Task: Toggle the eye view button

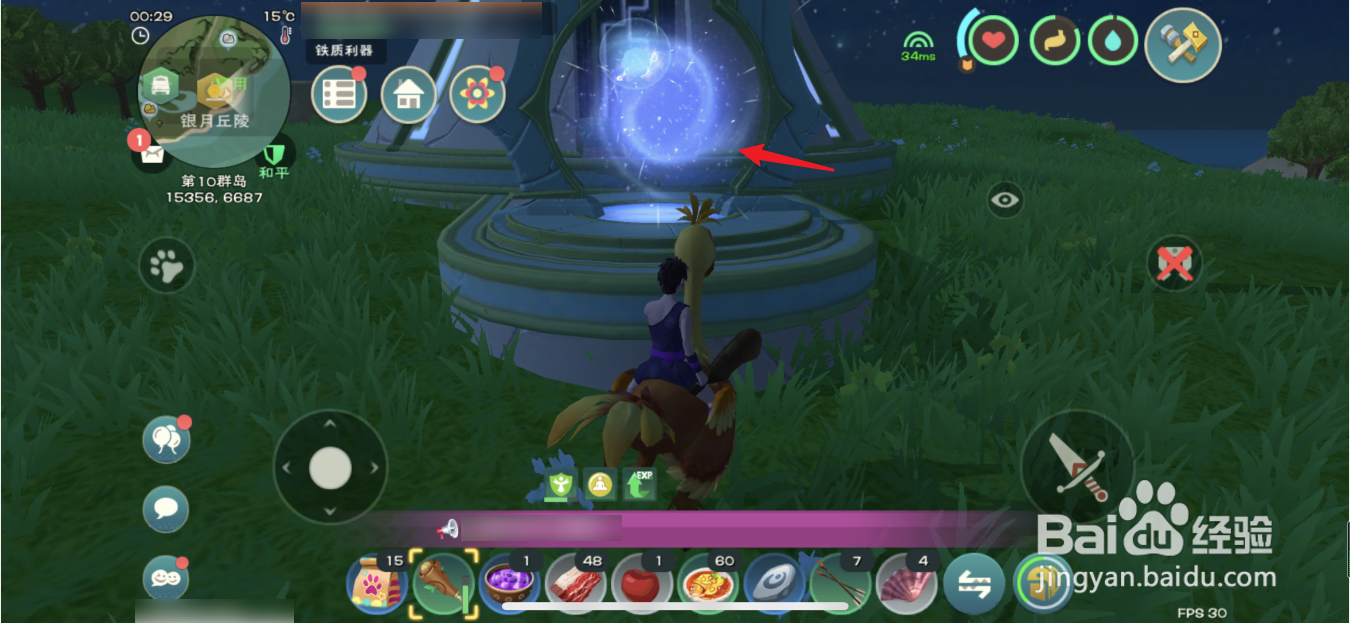Action: click(1005, 200)
